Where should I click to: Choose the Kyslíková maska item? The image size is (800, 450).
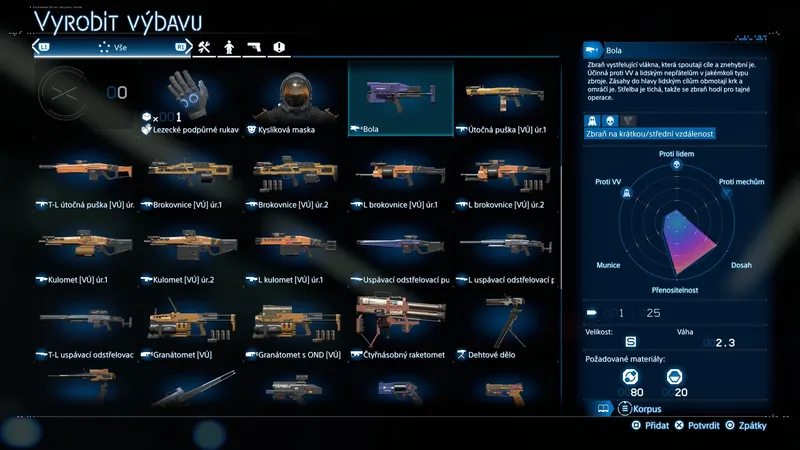[296, 98]
